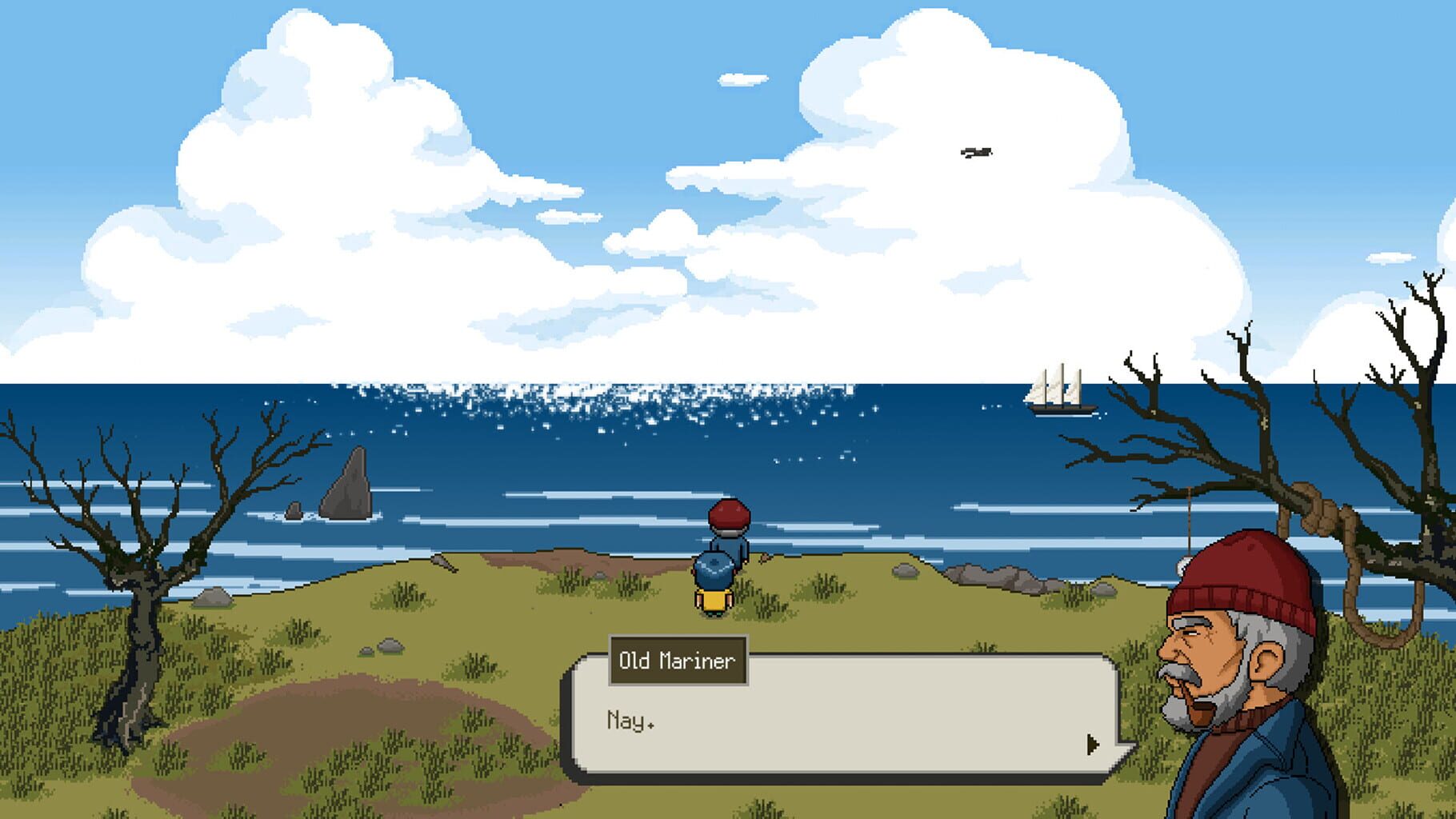
Task: Click the airship in the sky
Action: pyautogui.click(x=978, y=152)
